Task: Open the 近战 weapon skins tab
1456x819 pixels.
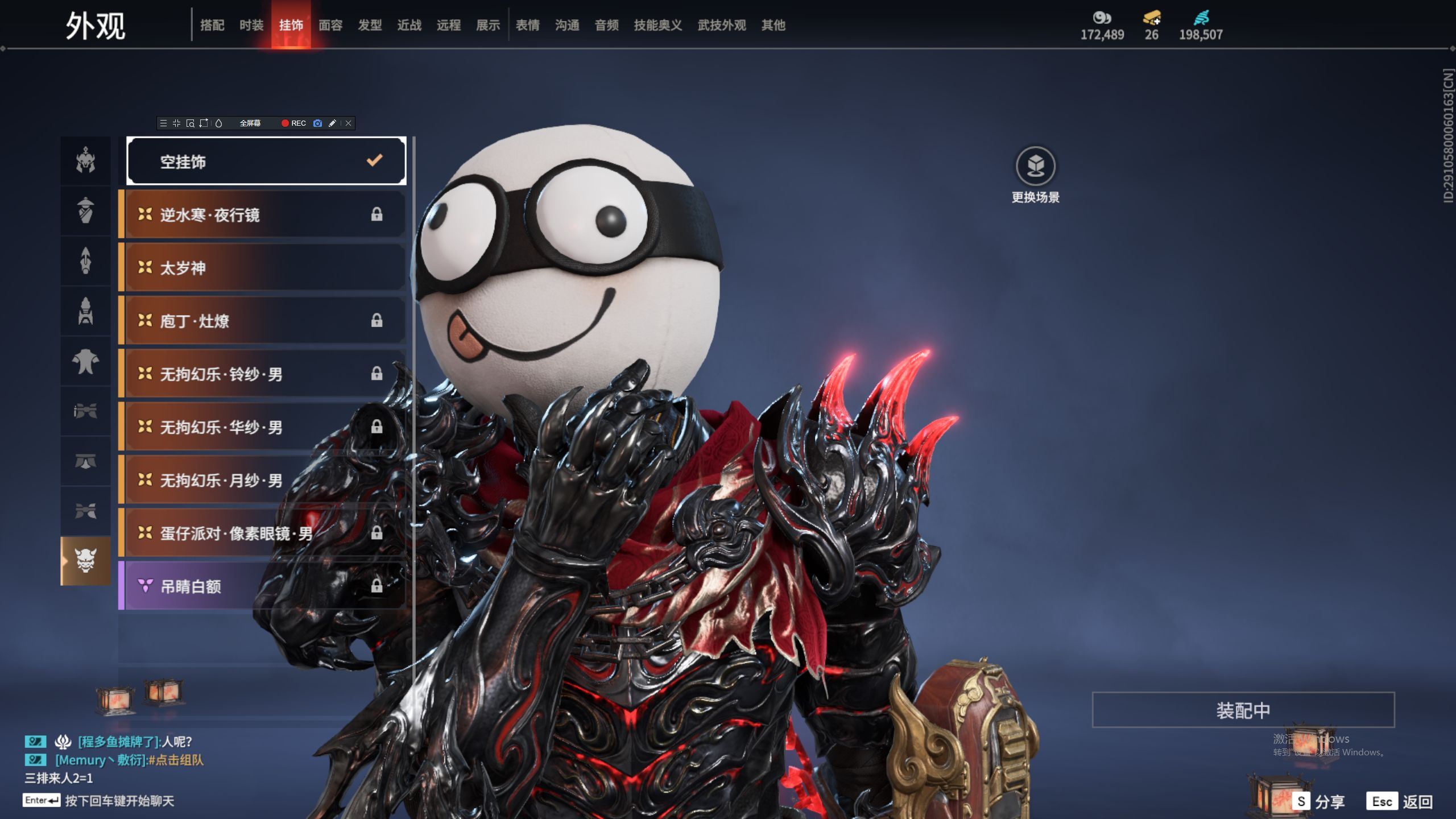Action: [x=409, y=25]
